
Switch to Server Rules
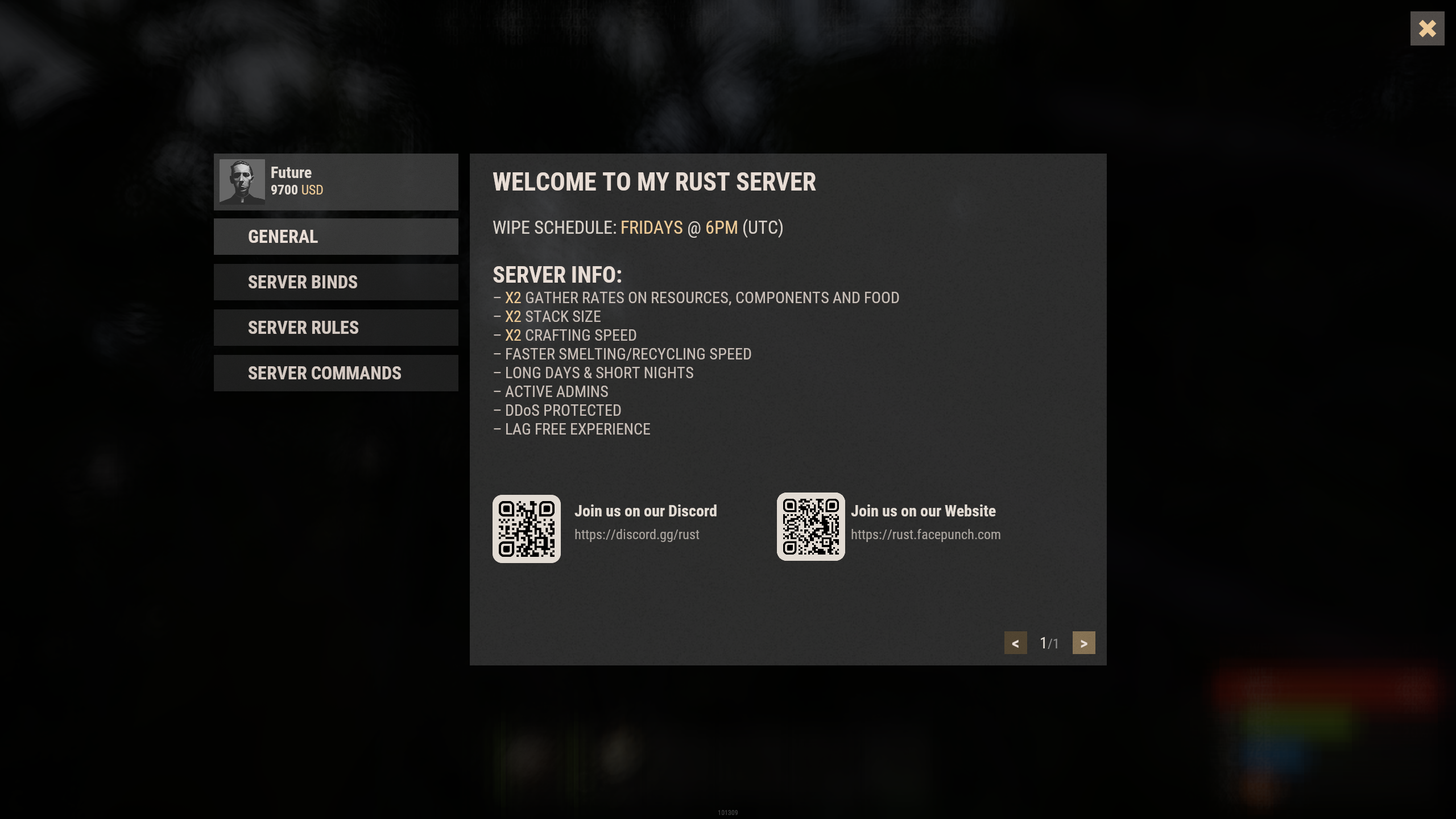click(x=336, y=328)
